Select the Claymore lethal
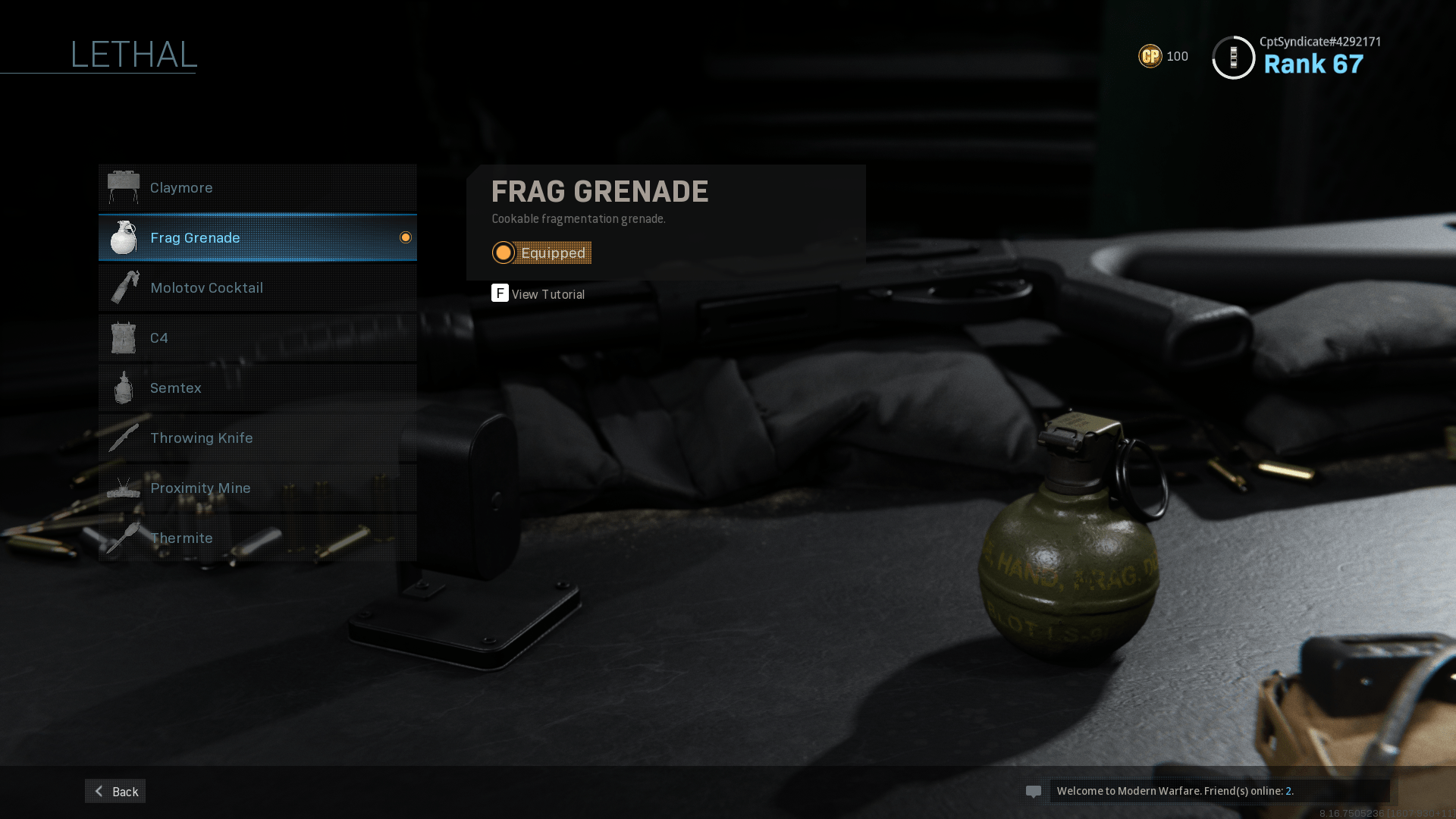Image resolution: width=1456 pixels, height=819 pixels. [x=257, y=187]
